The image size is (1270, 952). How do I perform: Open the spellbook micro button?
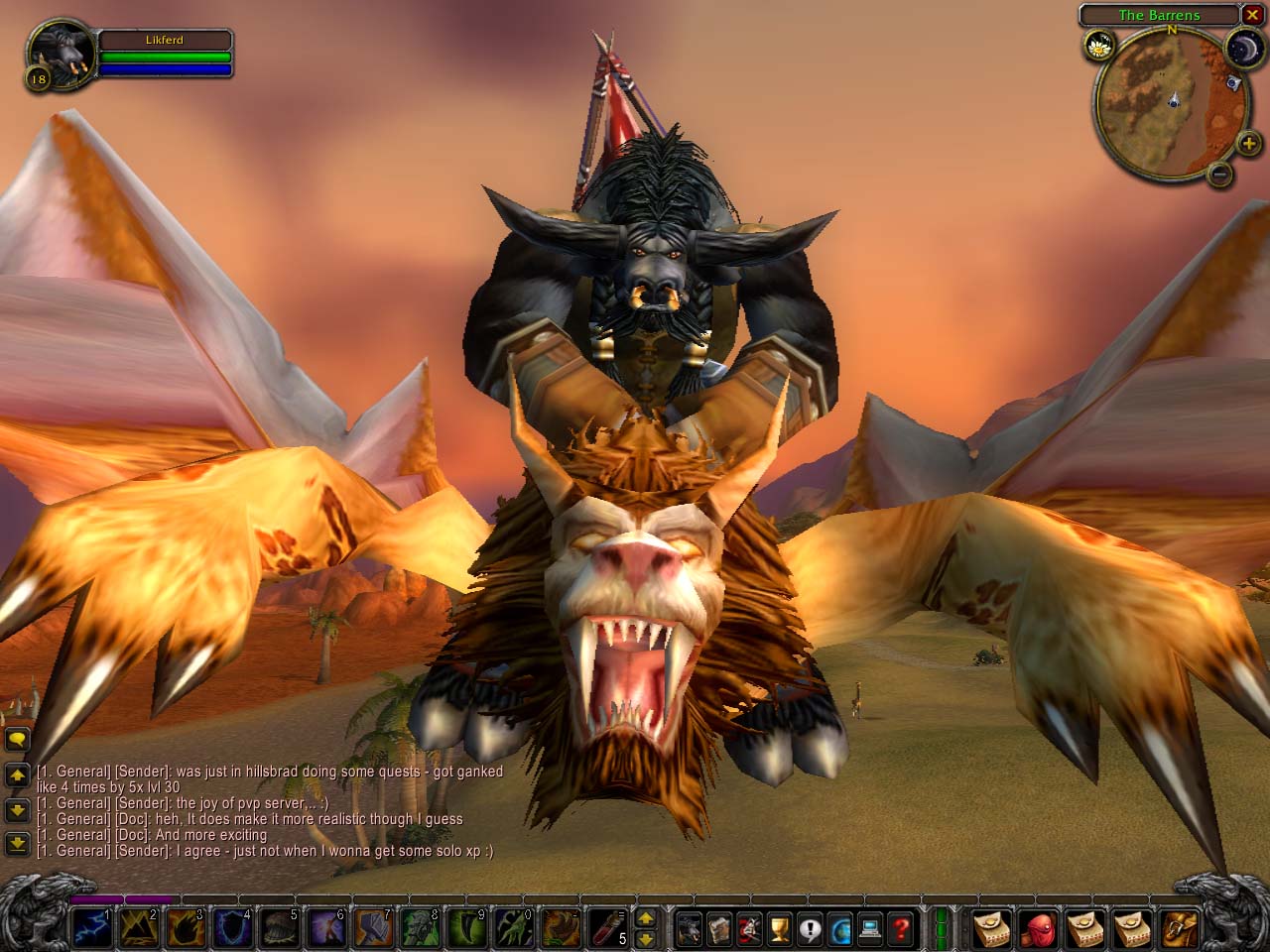719,929
